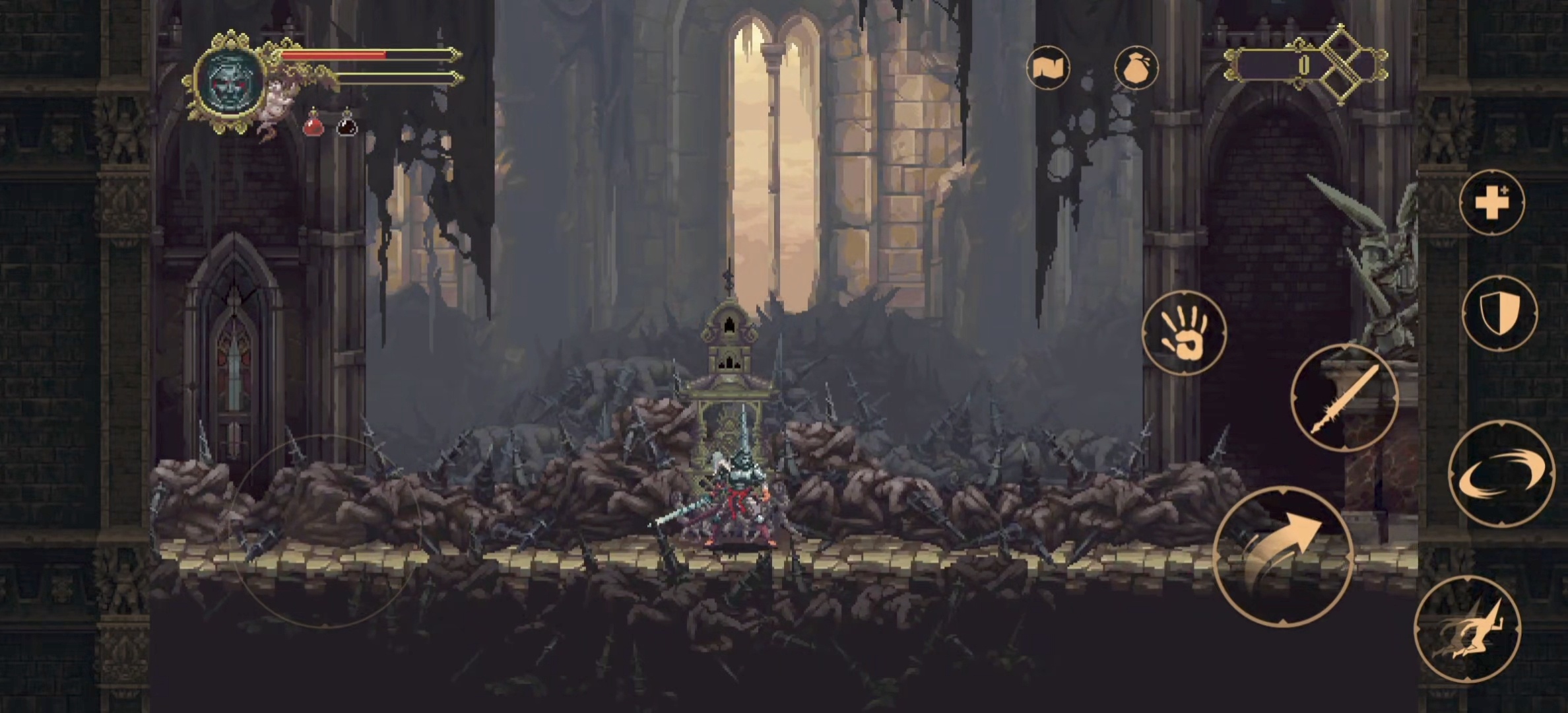Attack with the sword button
This screenshot has height=713, width=1568.
point(1344,398)
